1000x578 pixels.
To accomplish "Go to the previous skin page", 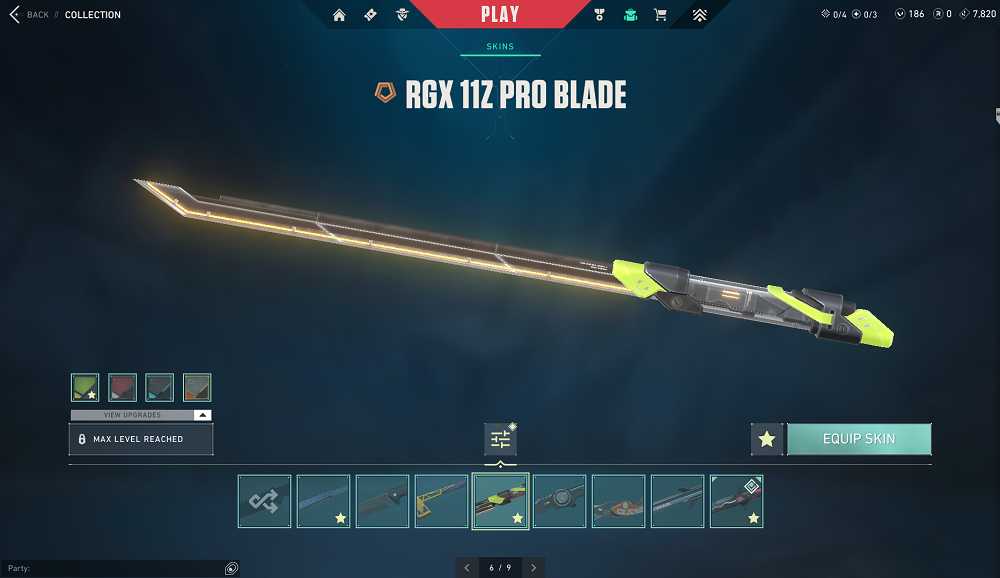I will (x=466, y=568).
